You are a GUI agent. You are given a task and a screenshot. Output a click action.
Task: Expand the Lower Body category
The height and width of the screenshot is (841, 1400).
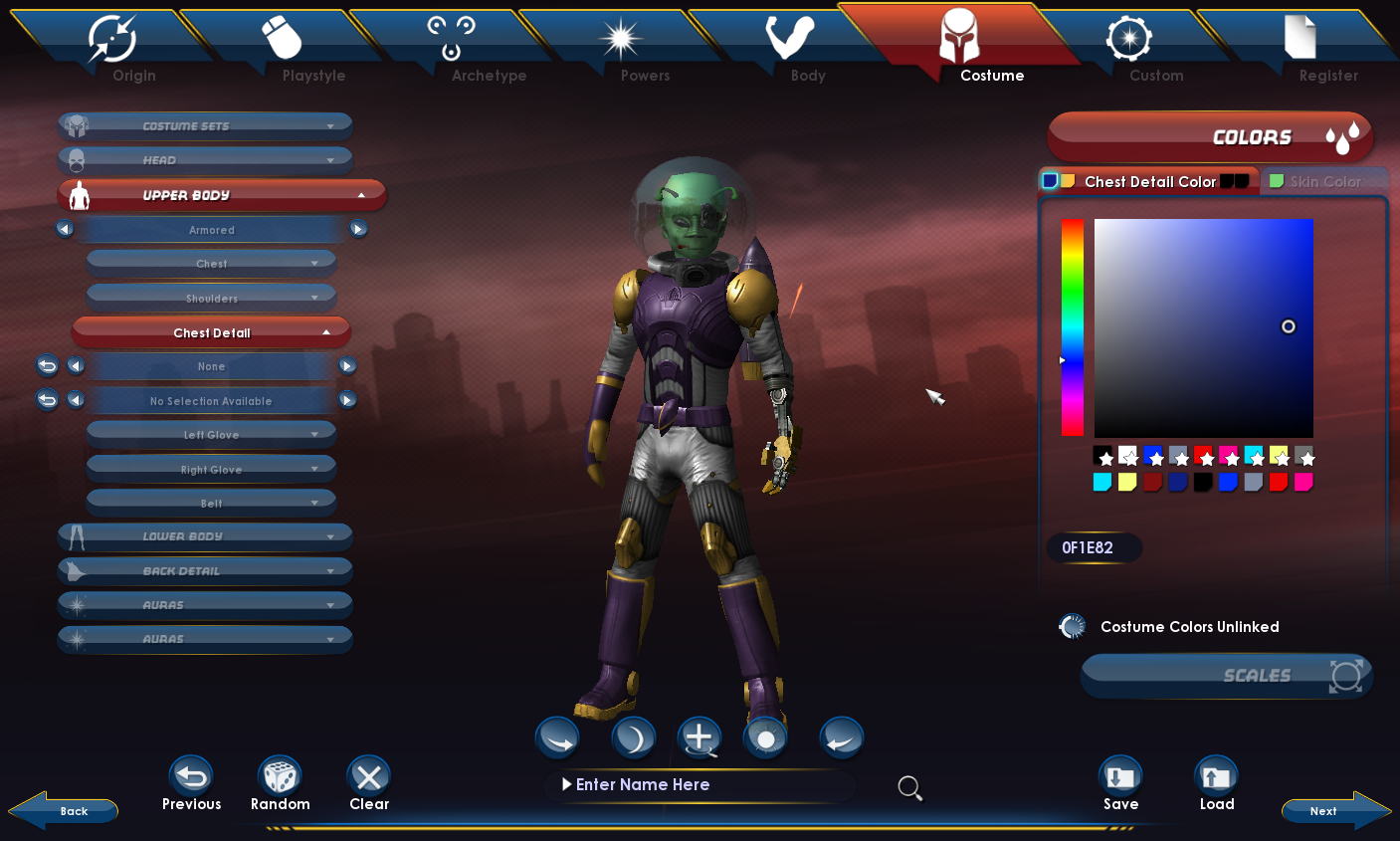pyautogui.click(x=205, y=536)
